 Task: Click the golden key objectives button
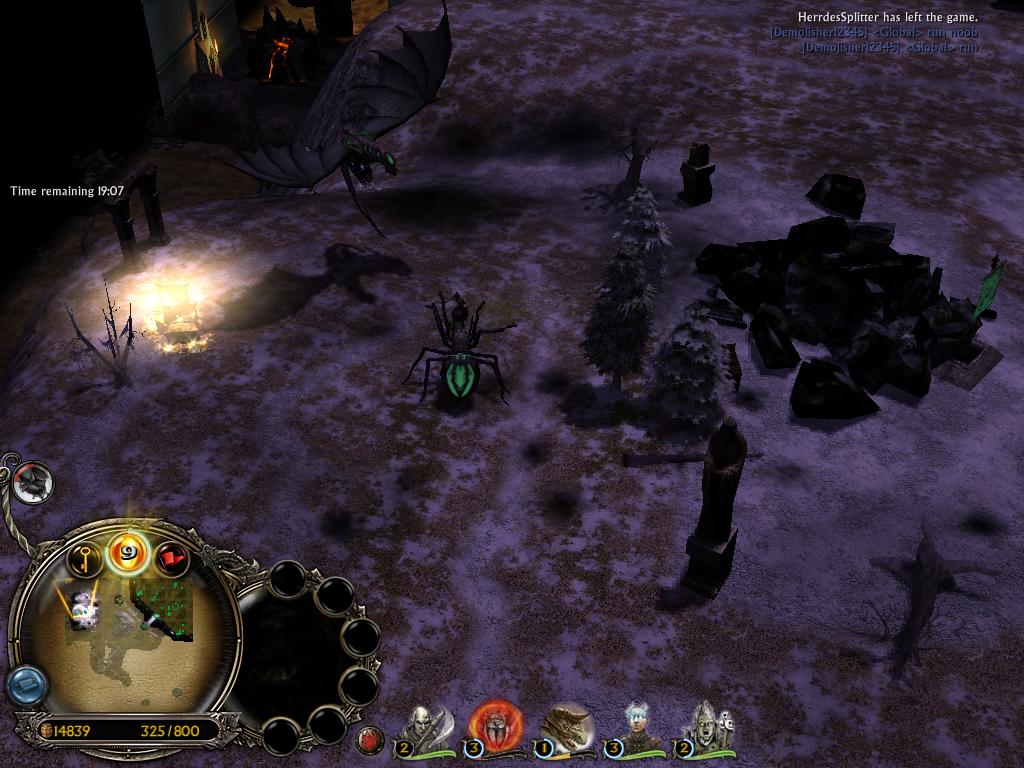[x=86, y=560]
